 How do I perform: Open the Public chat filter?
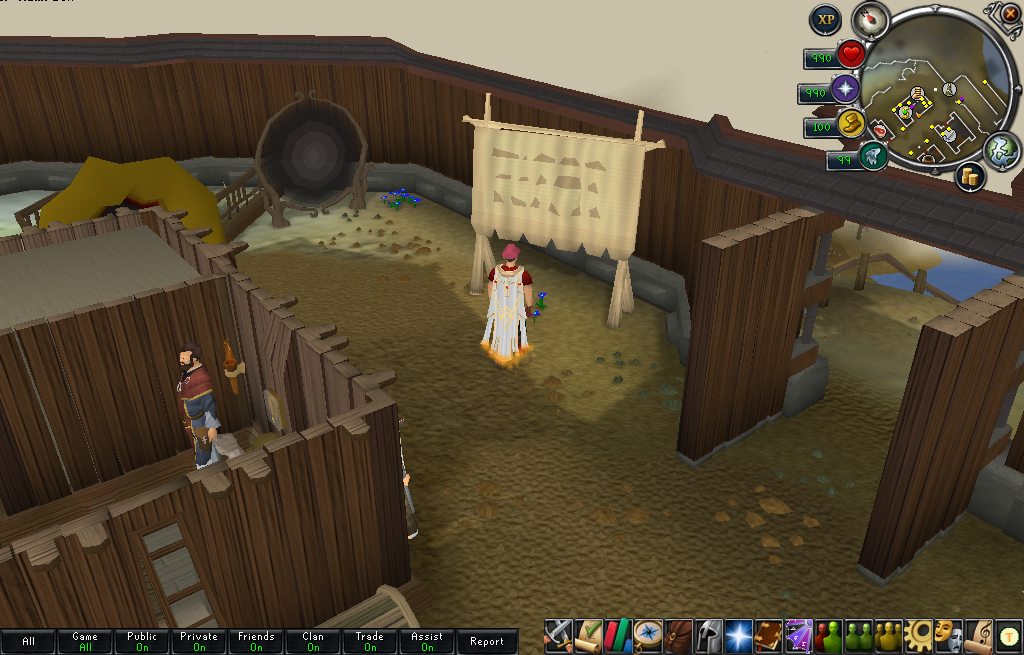pos(142,641)
